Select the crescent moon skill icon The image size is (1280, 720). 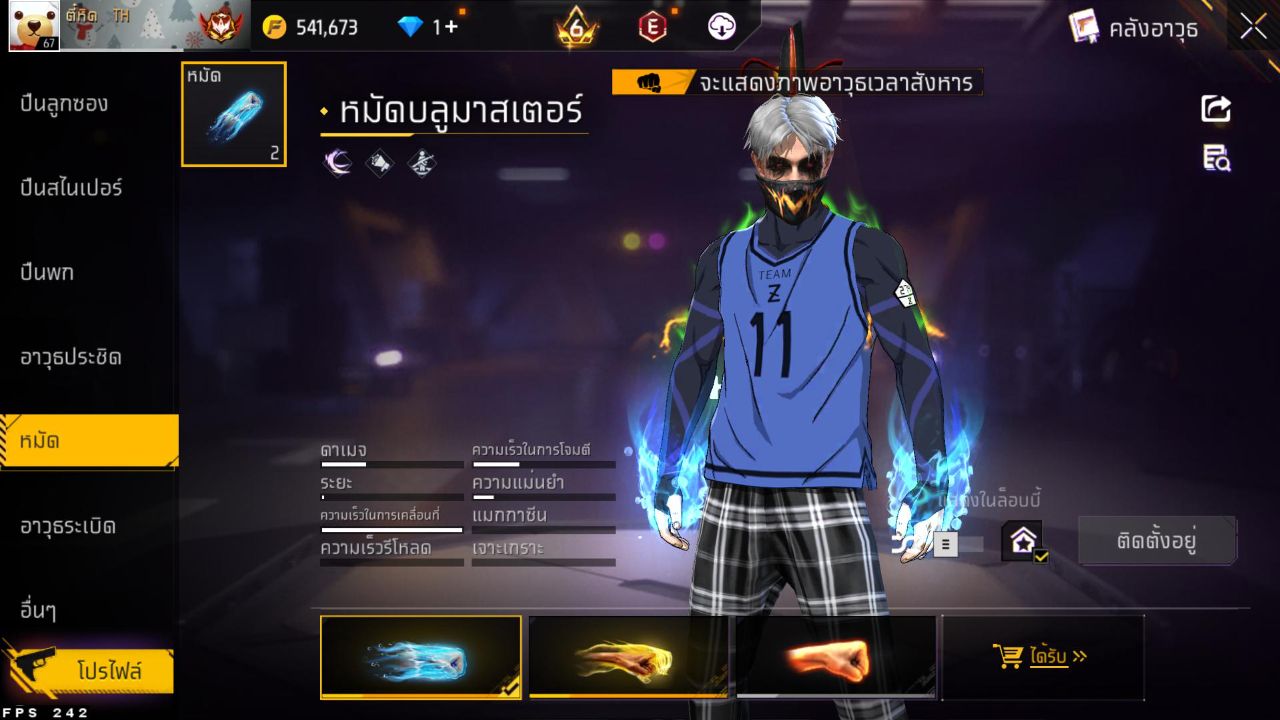point(338,162)
